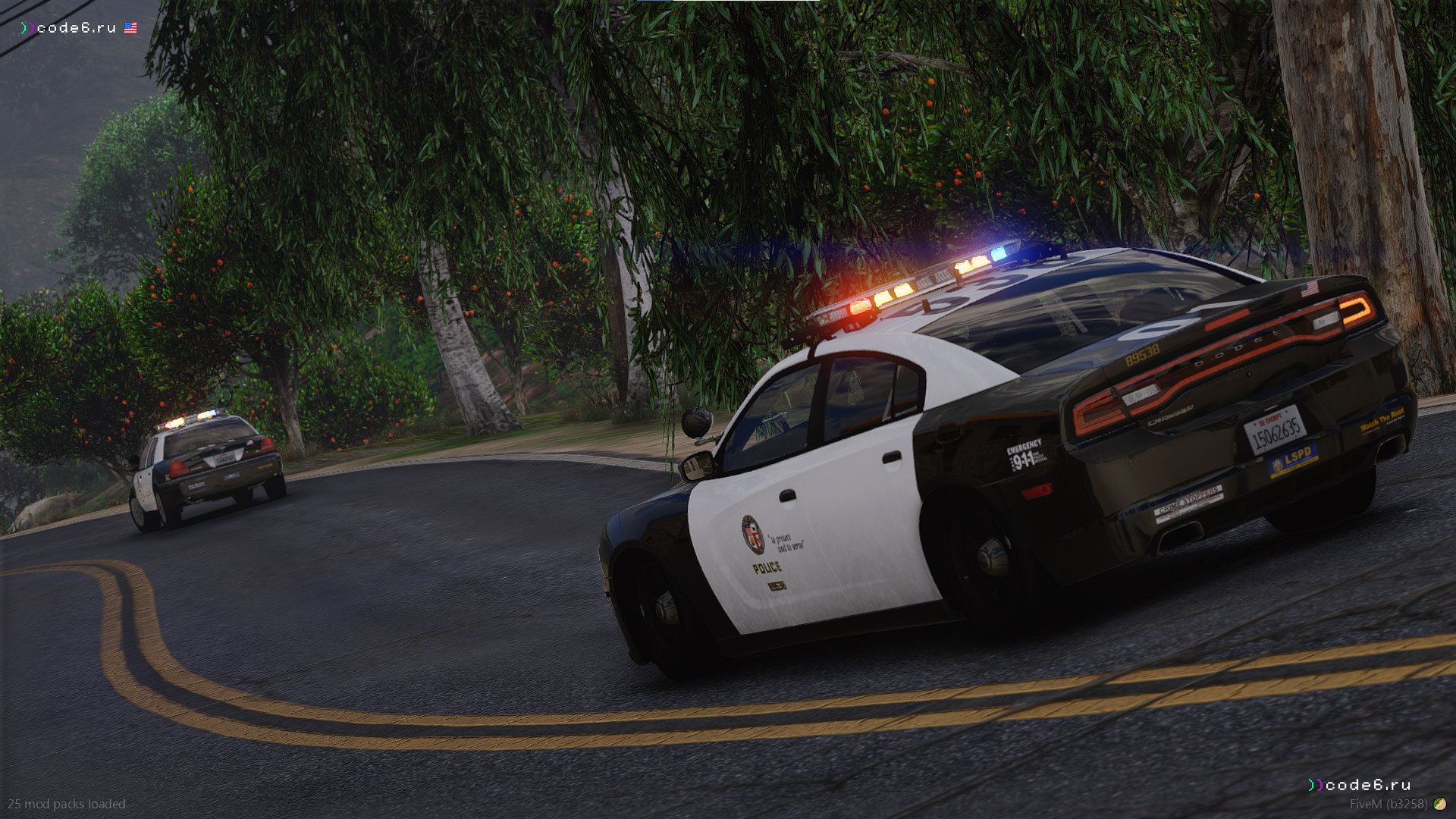Open the code6.ru watermark above the FiveM label
Viewport: 1456px width, 819px height.
pos(1359,785)
